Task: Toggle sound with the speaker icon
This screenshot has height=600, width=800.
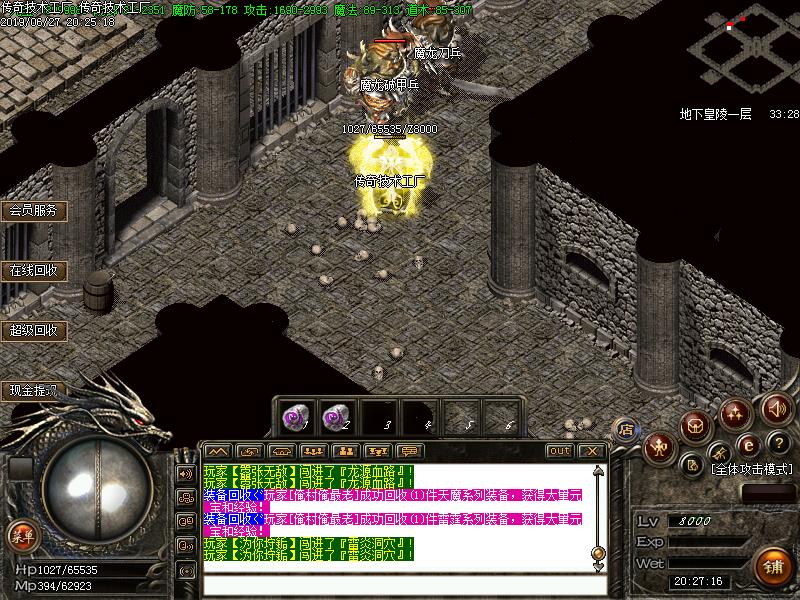Action: coord(776,407)
